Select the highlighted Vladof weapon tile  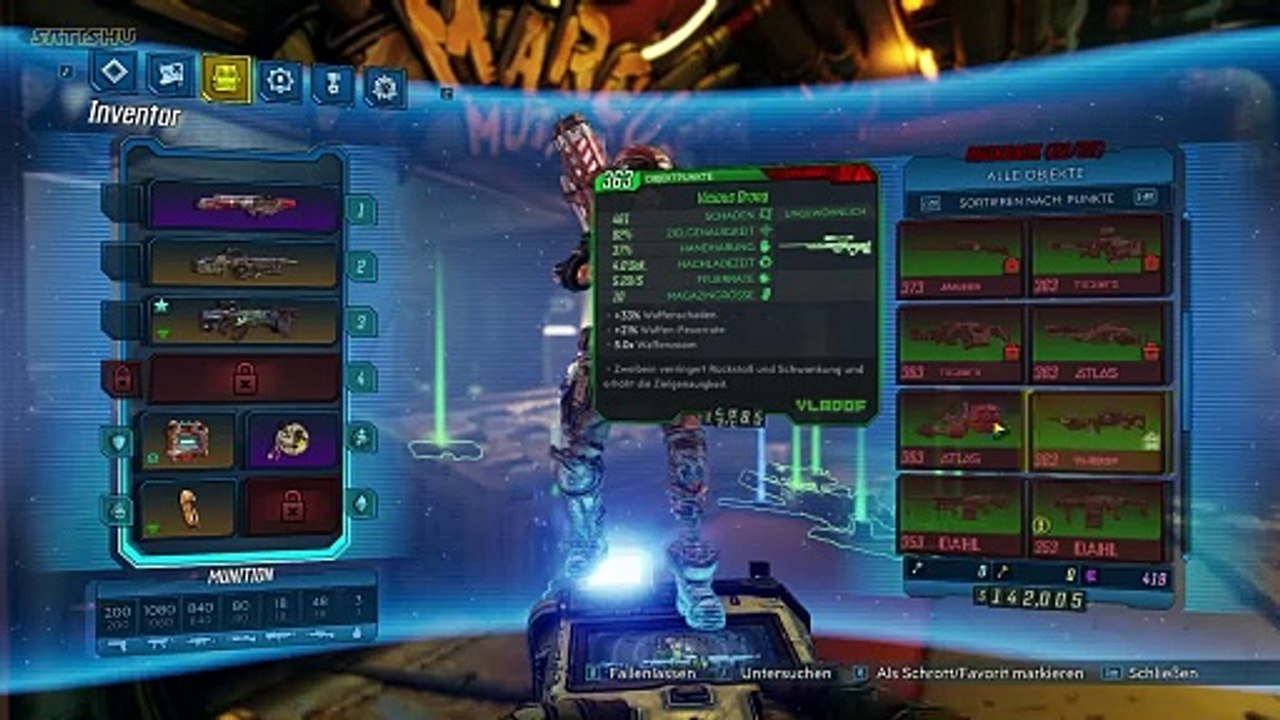tap(1098, 431)
